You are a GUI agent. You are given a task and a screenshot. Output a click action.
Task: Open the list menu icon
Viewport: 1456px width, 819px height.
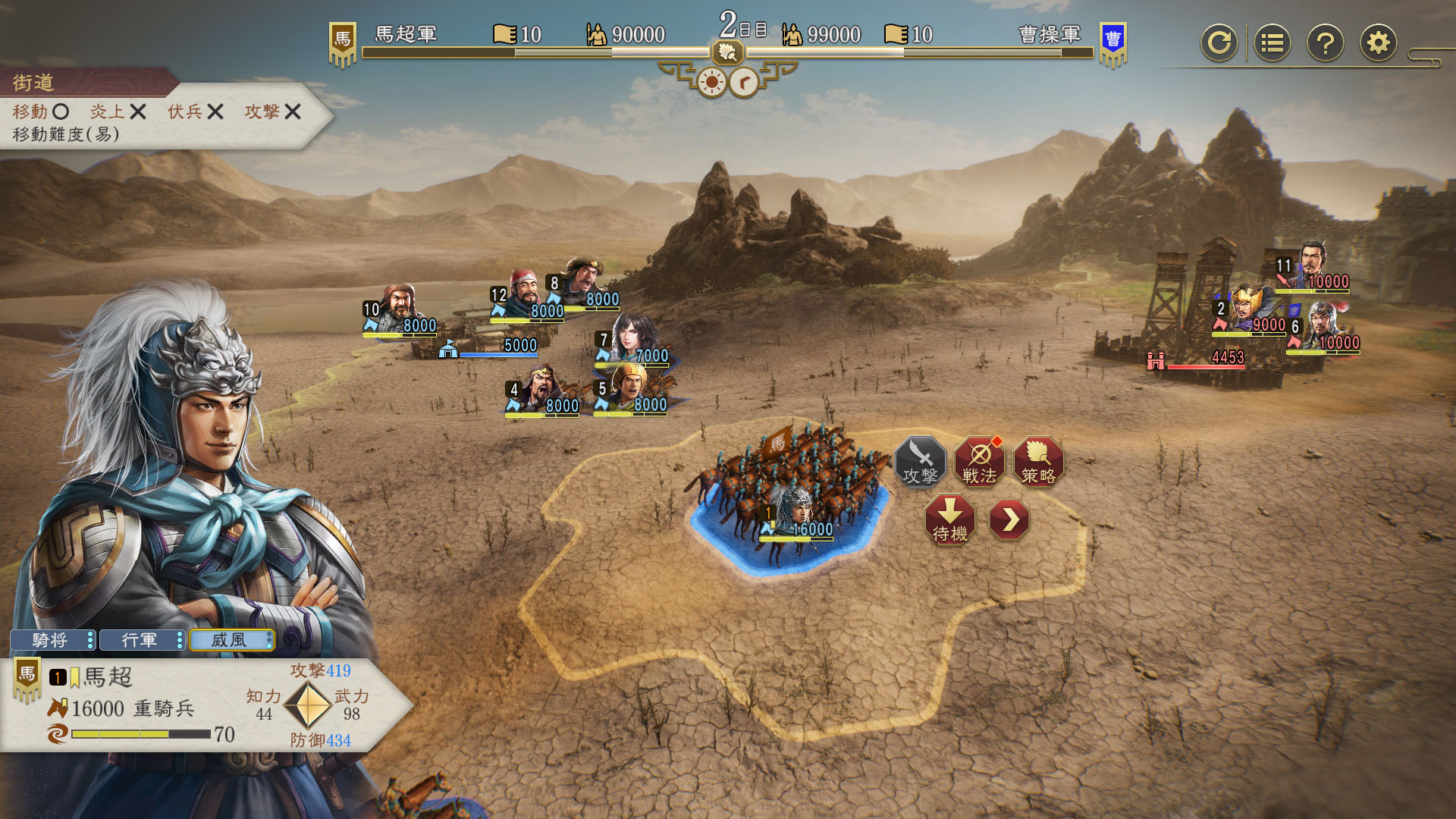point(1272,43)
